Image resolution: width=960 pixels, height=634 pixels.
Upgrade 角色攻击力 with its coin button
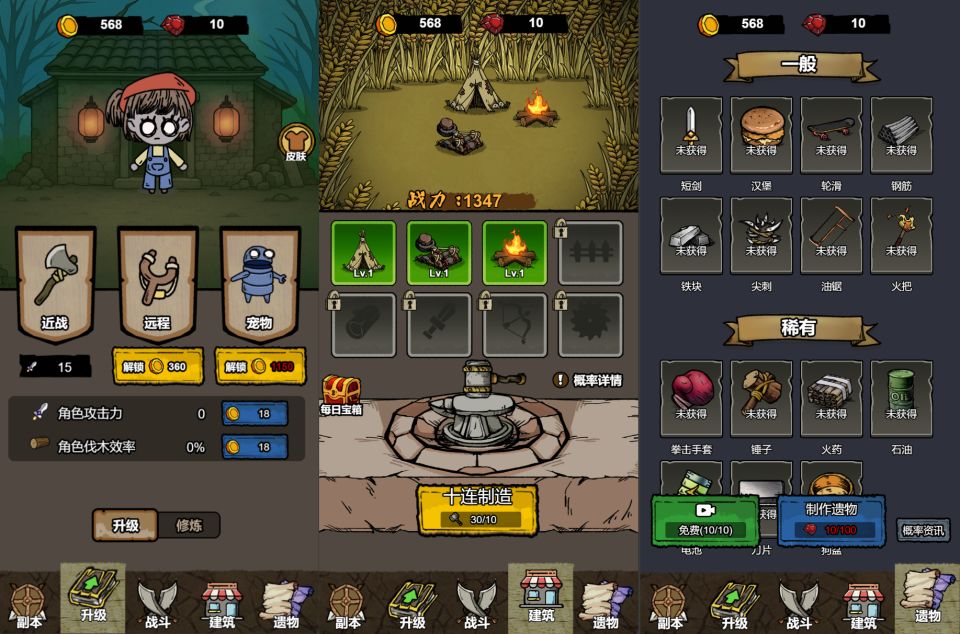coord(254,413)
